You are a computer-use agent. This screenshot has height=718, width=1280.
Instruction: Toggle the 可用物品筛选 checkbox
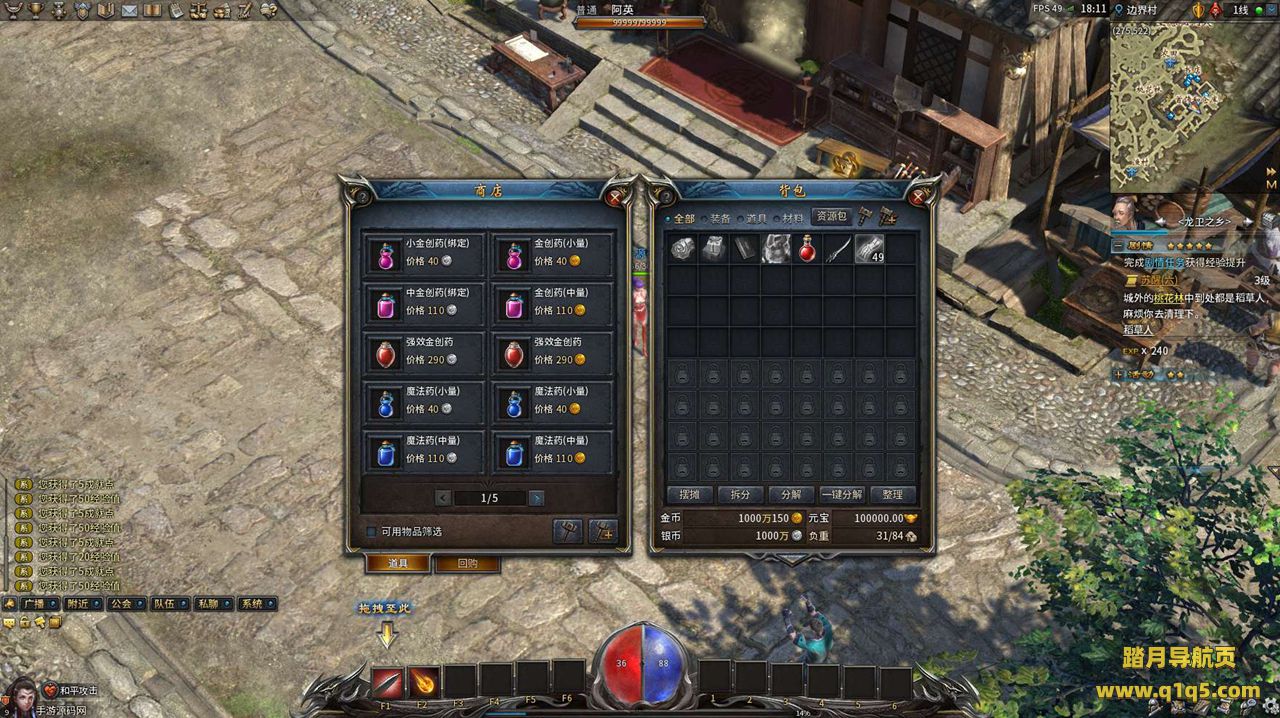coord(371,531)
